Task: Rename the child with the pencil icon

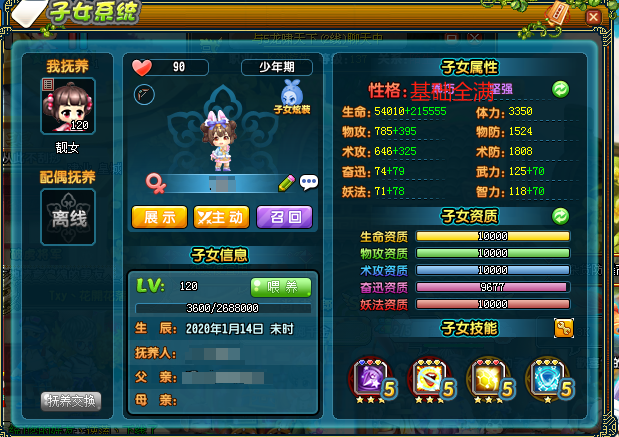Action: 287,182
